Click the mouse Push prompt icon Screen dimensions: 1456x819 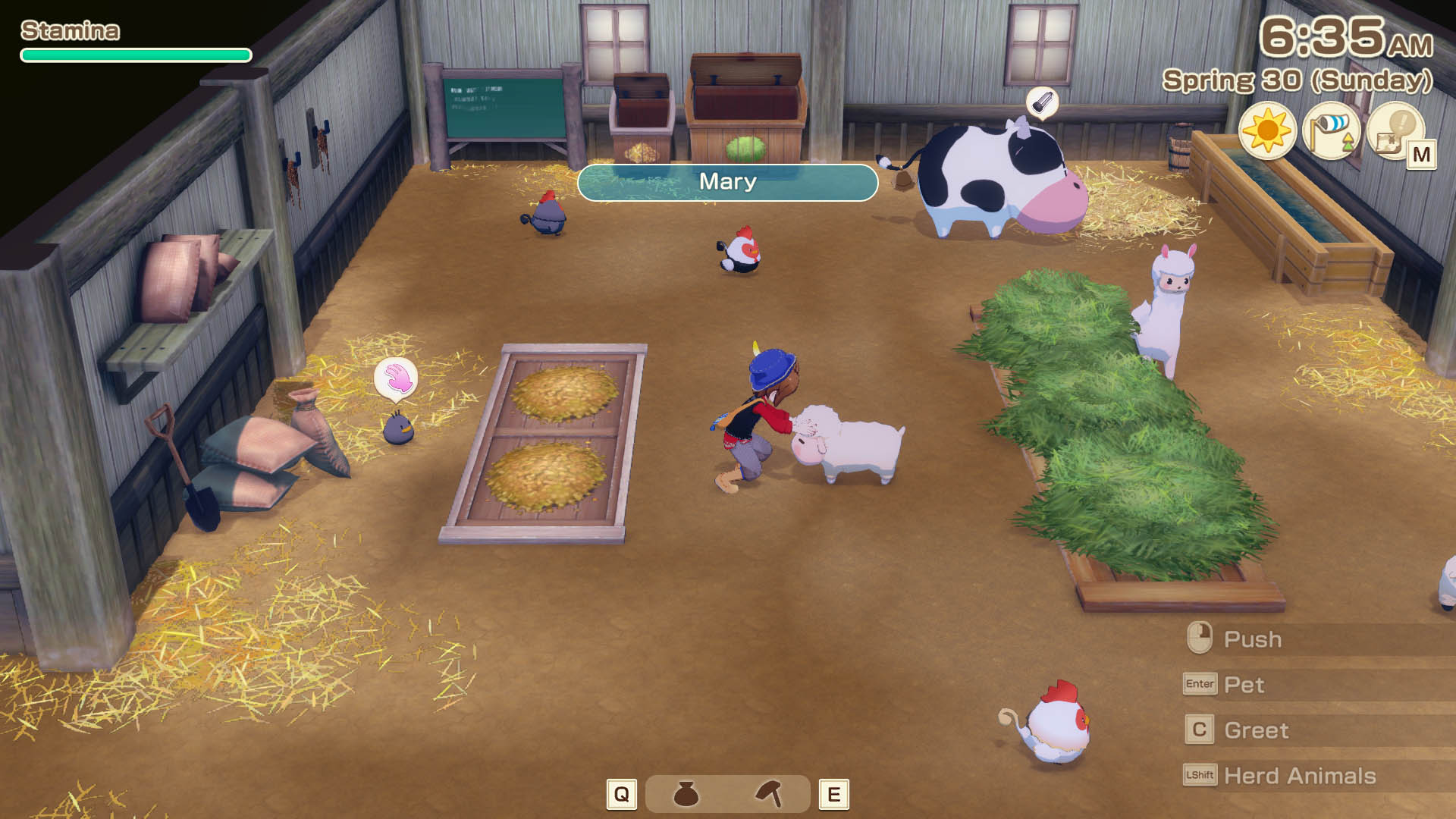[x=1198, y=639]
